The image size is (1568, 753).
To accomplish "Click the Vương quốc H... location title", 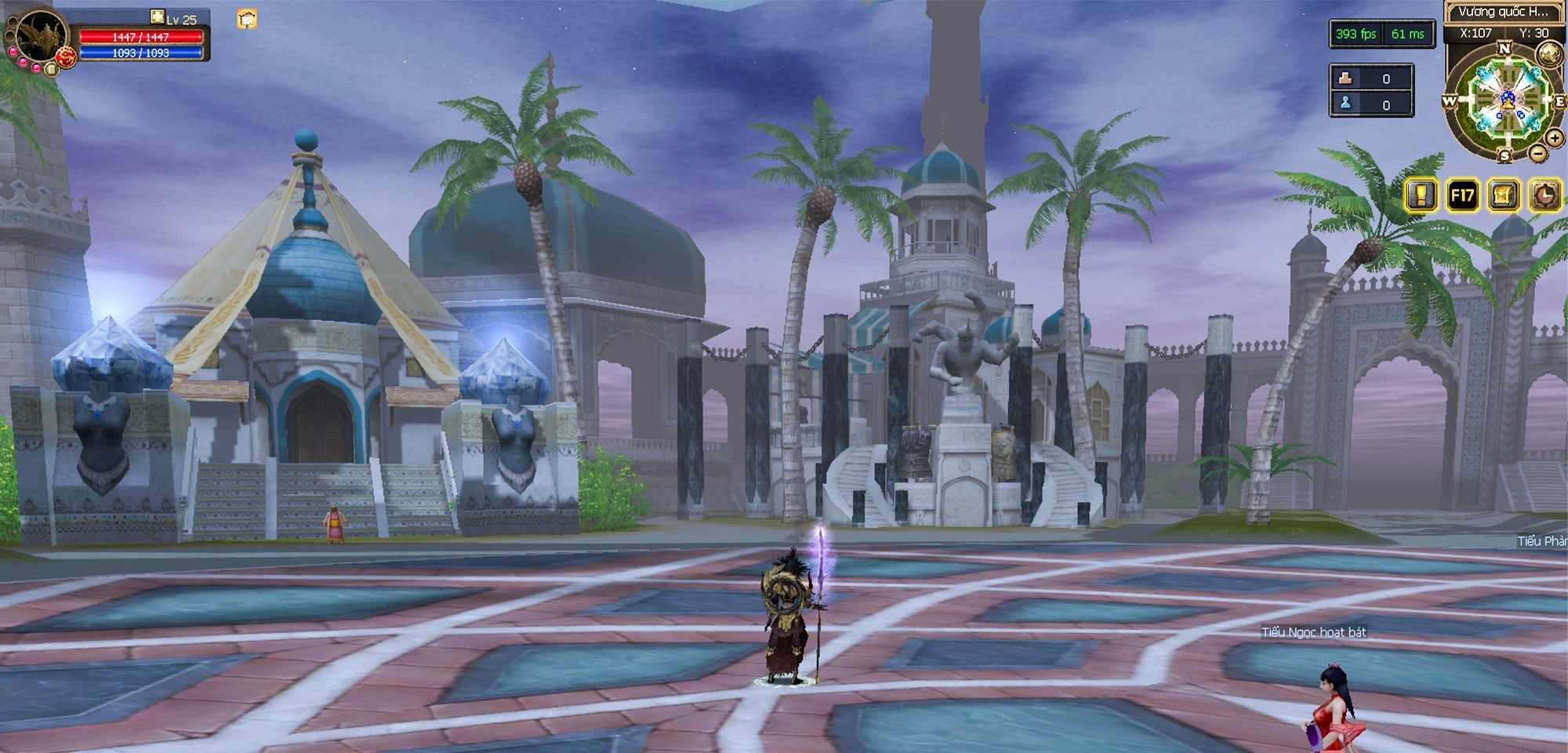I will coord(1502,12).
